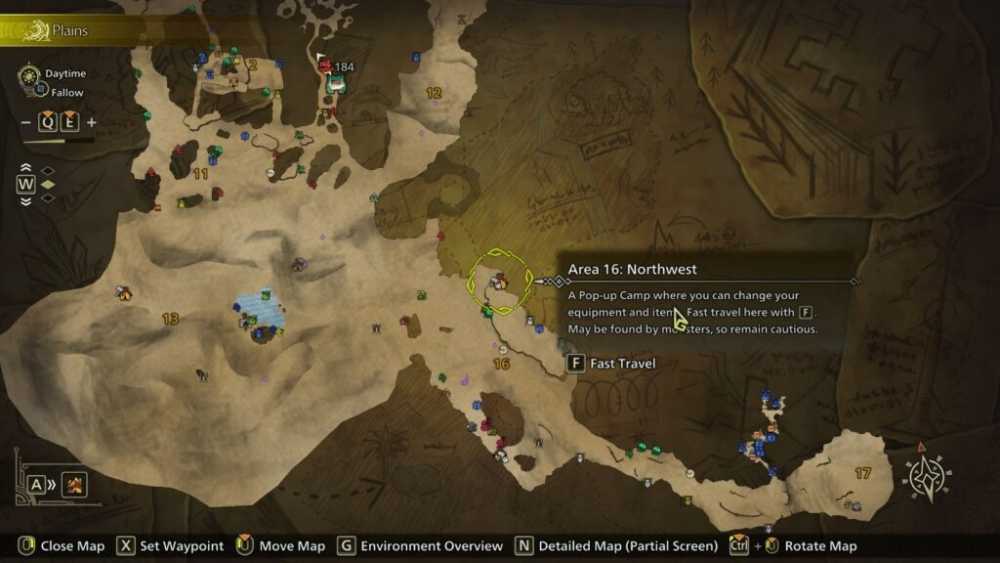Open the icon shortcut beside the A arrows

[x=74, y=485]
